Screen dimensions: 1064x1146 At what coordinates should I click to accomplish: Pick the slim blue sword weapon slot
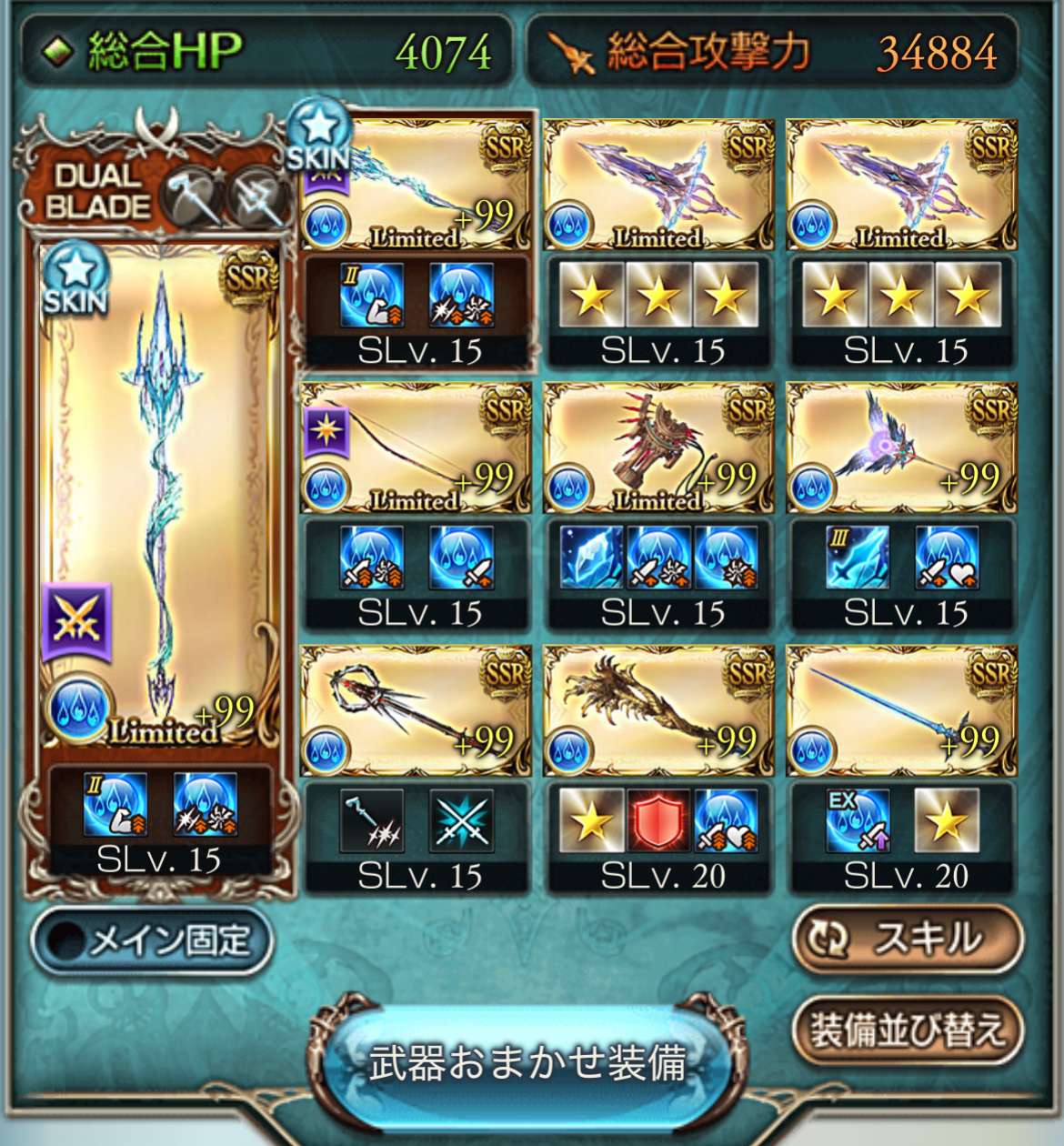(x=901, y=711)
